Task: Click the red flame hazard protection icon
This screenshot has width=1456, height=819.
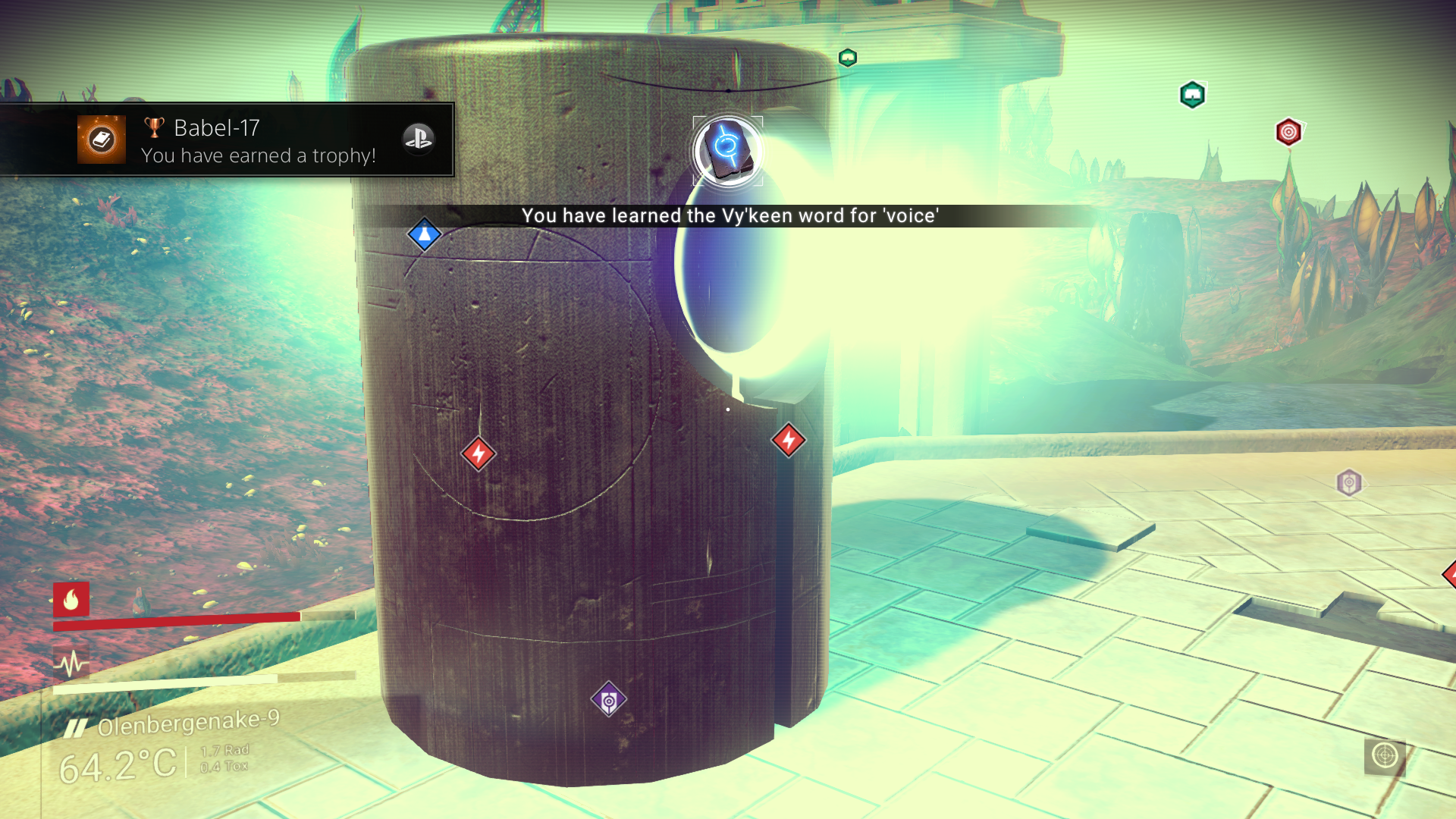Action: coord(71,600)
